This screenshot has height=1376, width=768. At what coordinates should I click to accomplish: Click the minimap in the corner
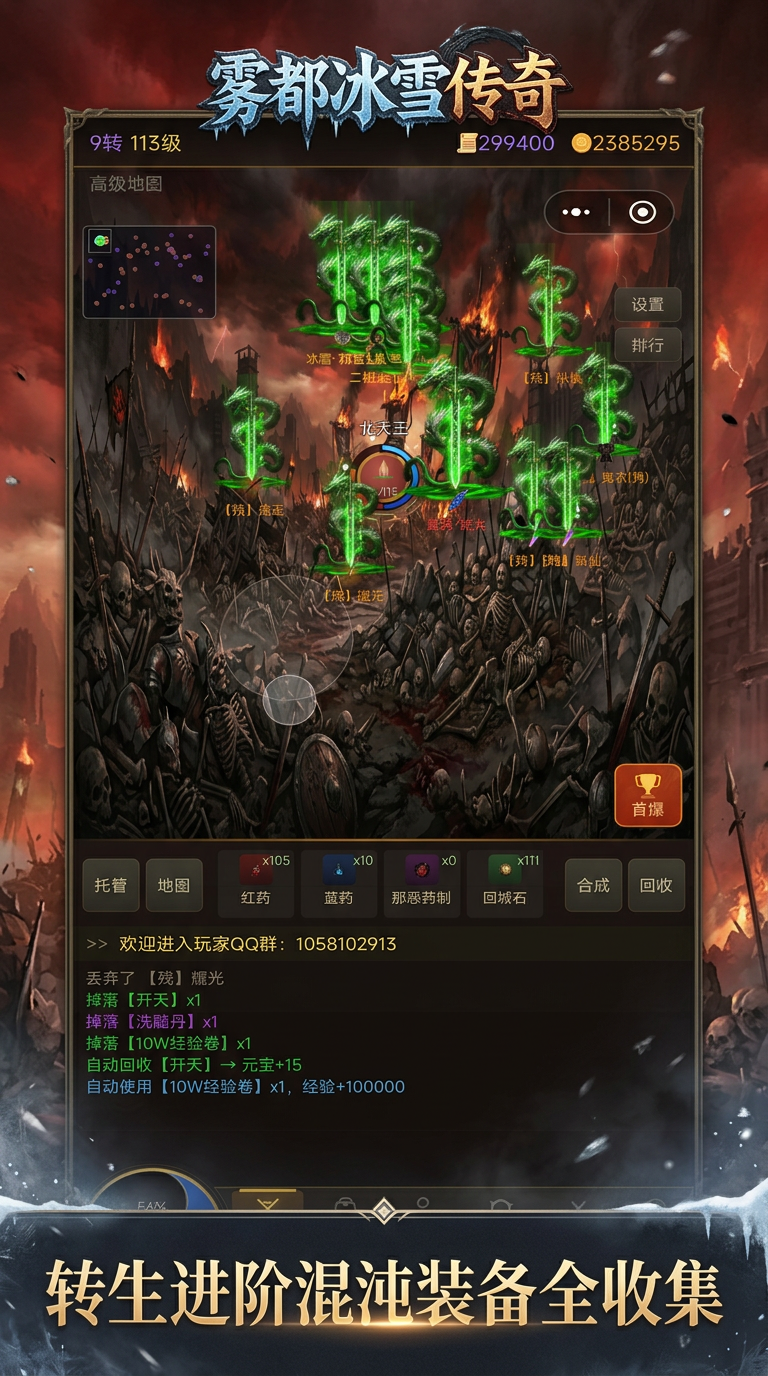pyautogui.click(x=149, y=272)
